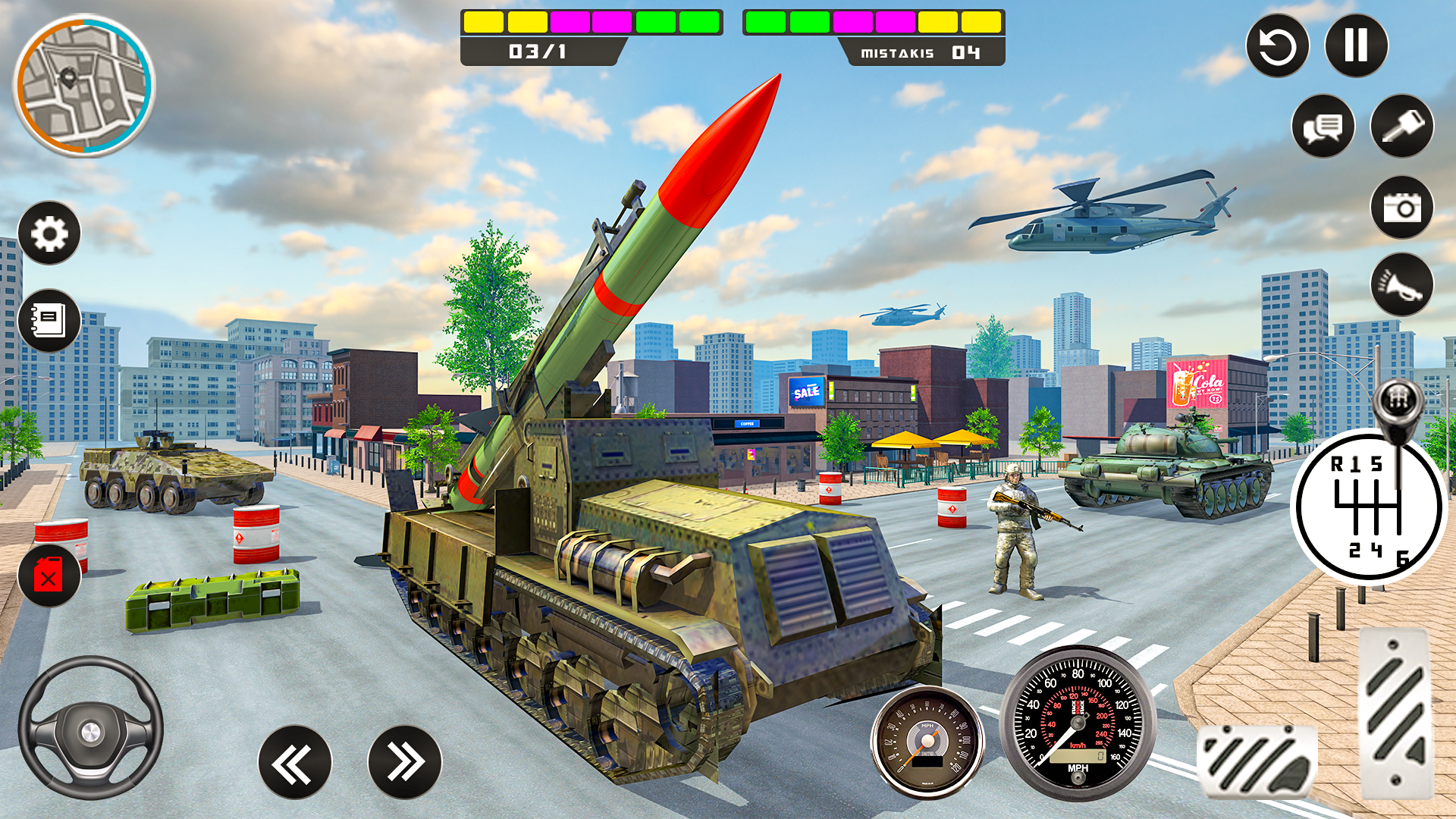Image resolution: width=1456 pixels, height=819 pixels.
Task: Open the game settings gear
Action: point(50,234)
